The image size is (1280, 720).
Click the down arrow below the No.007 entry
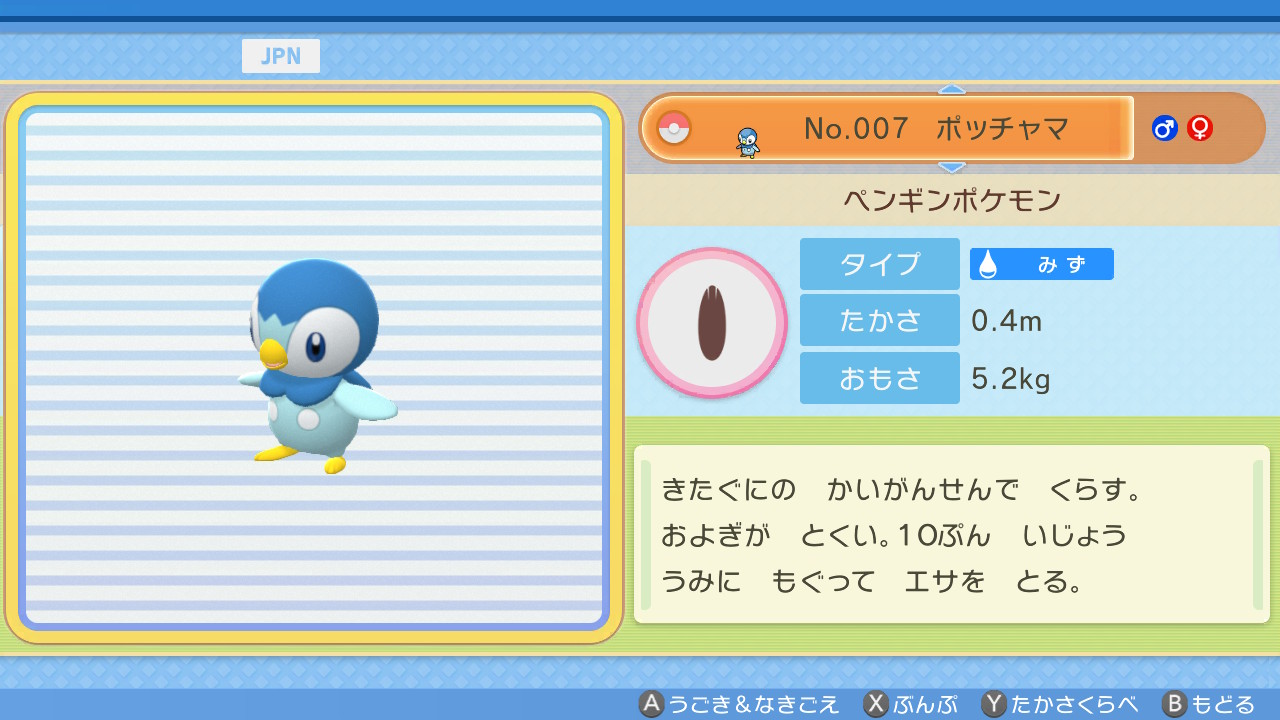click(x=952, y=167)
